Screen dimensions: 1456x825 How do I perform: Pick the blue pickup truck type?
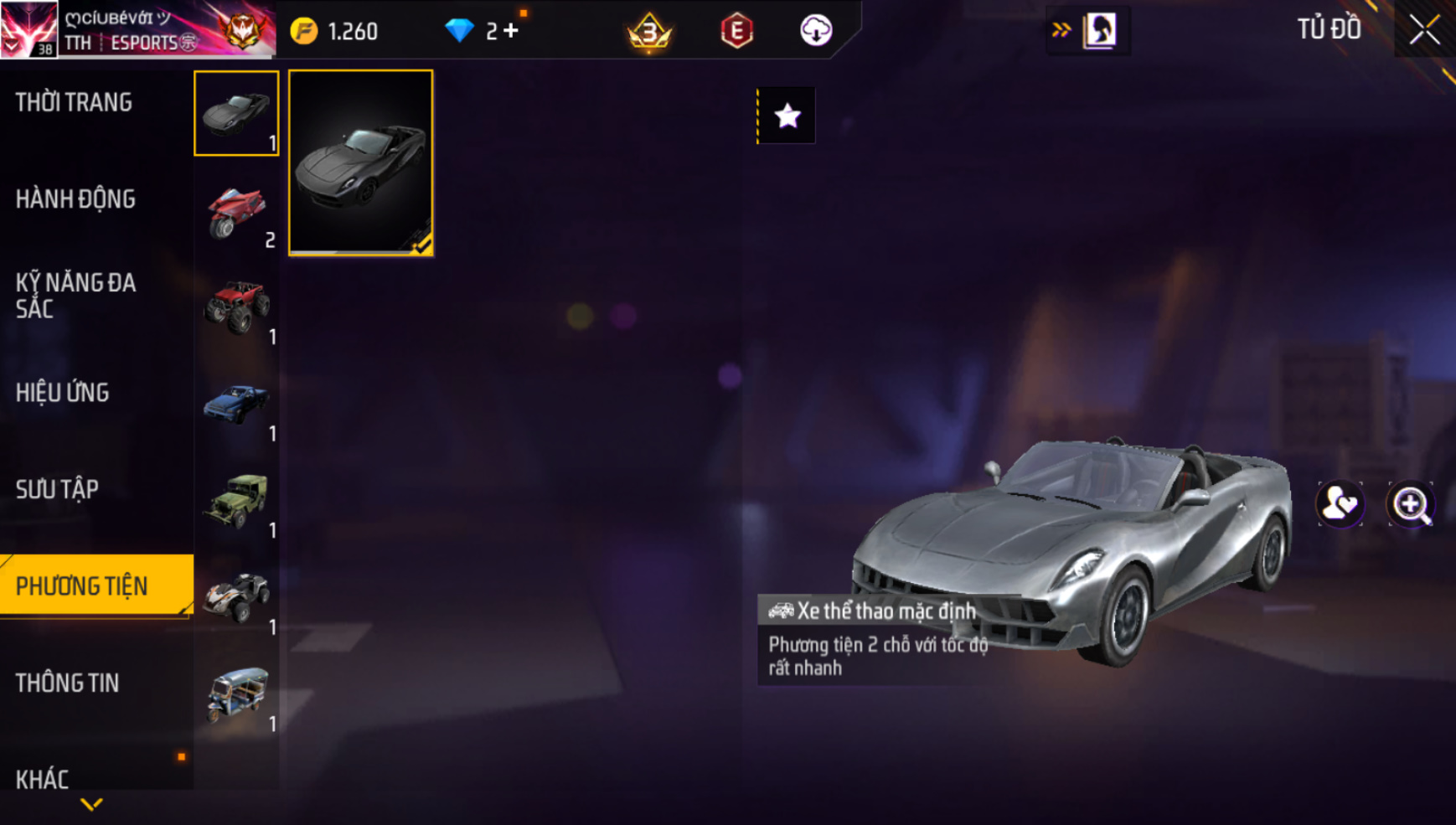(236, 404)
